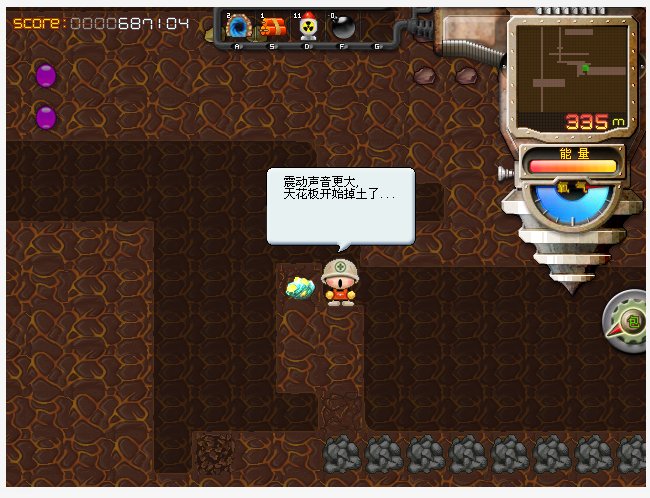Select the black round bomb slot
The height and width of the screenshot is (498, 650).
[342, 28]
